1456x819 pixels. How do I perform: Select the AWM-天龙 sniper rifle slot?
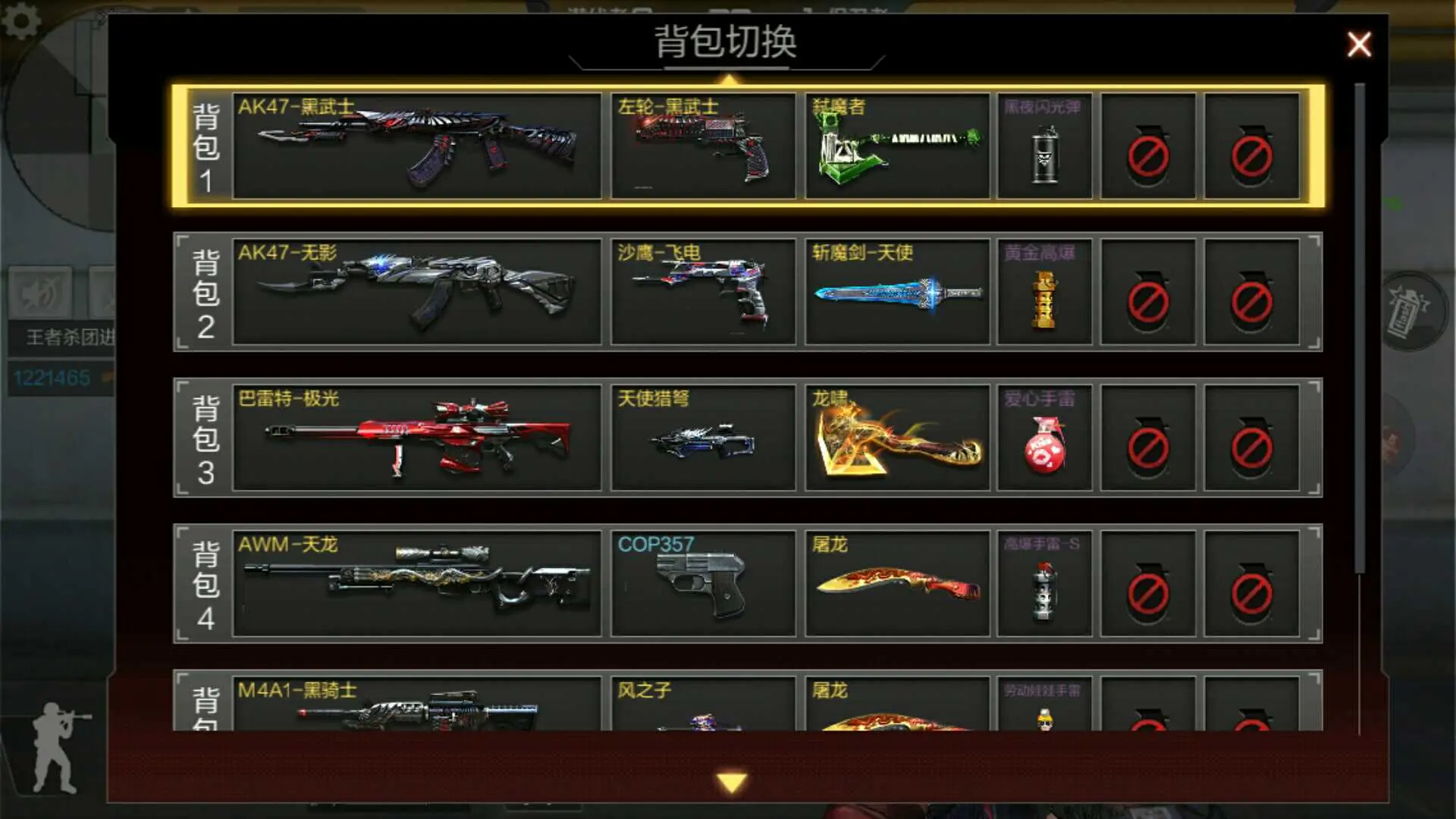click(417, 584)
